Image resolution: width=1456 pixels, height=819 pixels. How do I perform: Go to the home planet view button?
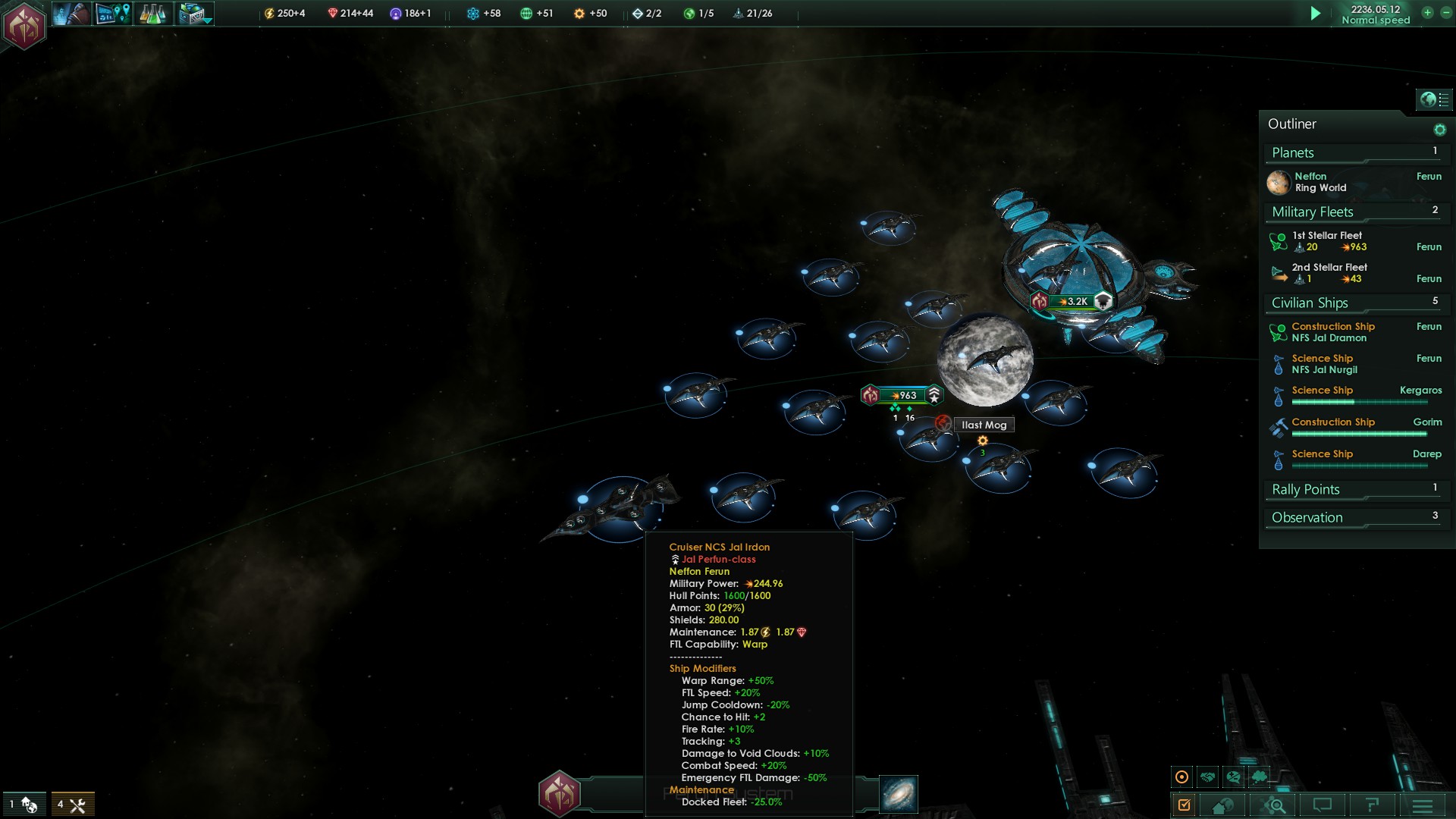pos(1222,805)
